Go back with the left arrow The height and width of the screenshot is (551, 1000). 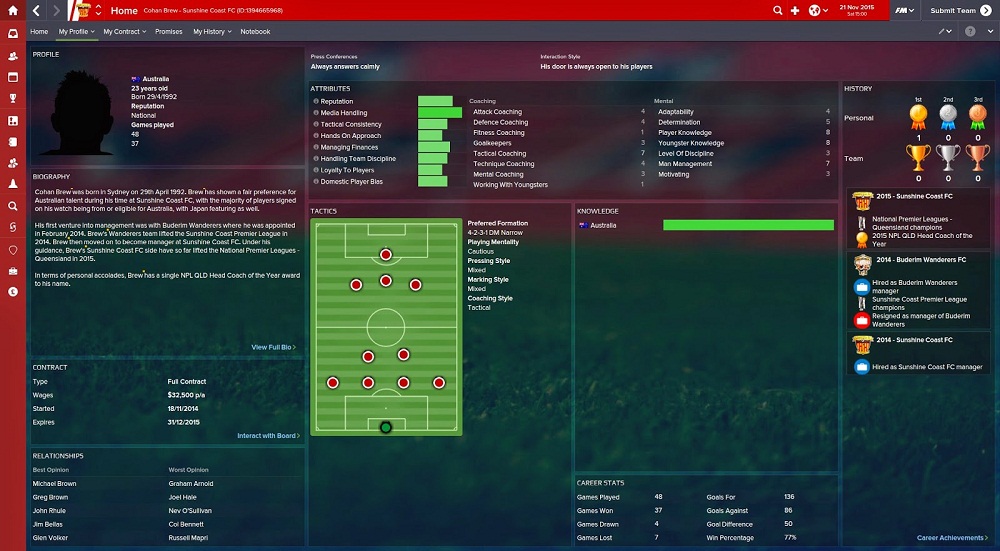[36, 11]
